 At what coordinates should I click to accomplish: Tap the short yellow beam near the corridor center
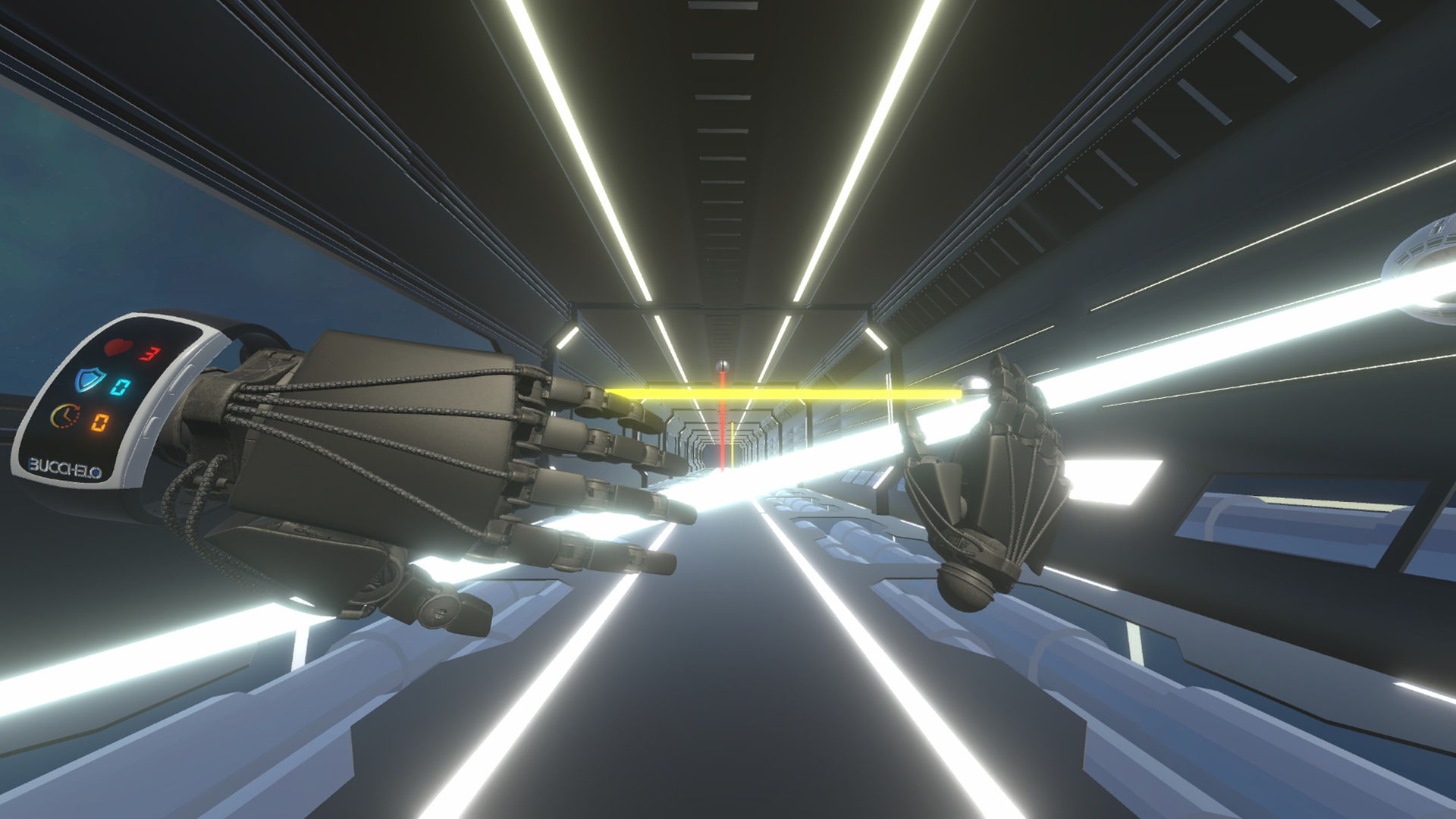click(732, 444)
